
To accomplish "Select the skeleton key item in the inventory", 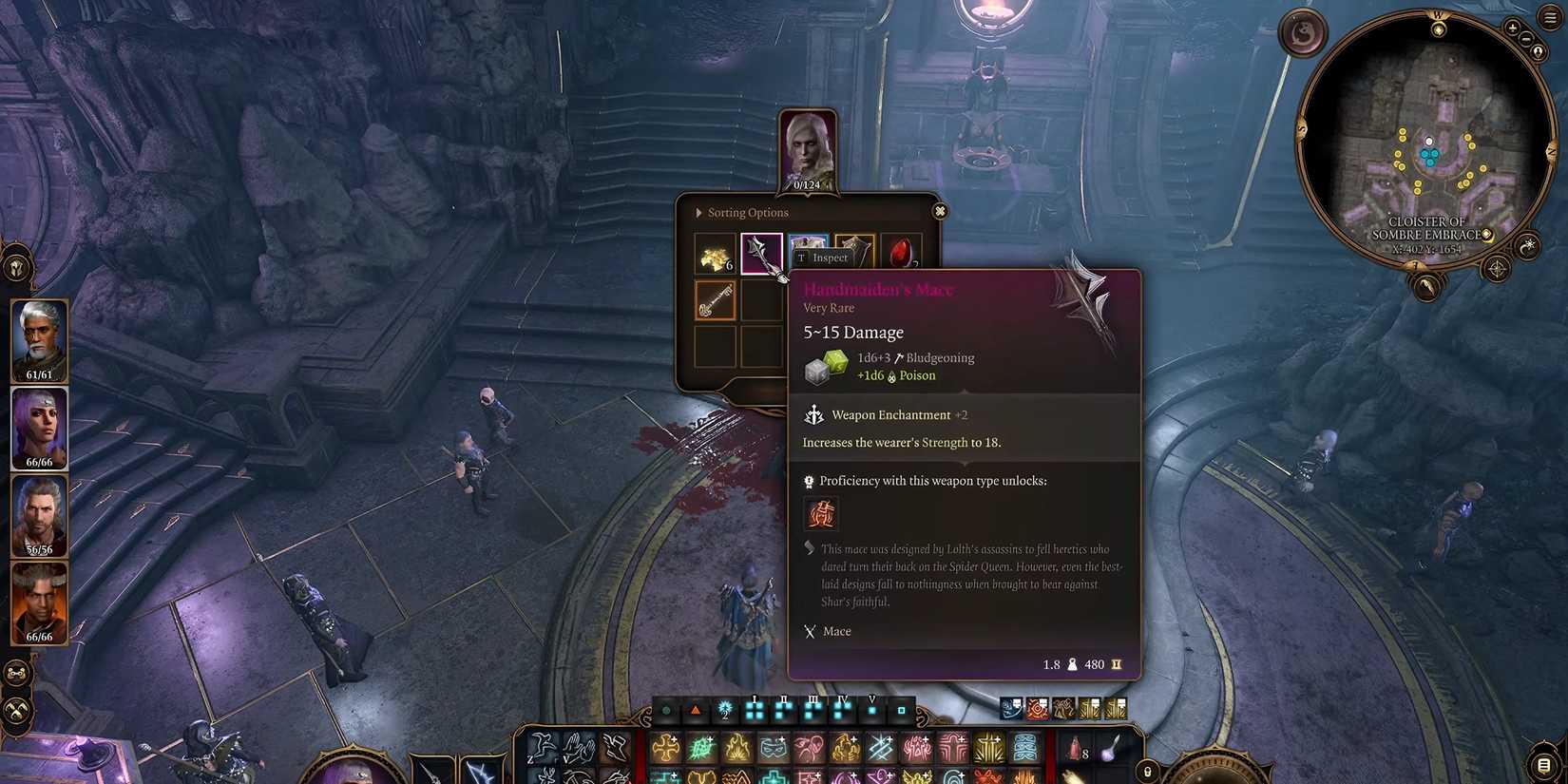I will (714, 300).
